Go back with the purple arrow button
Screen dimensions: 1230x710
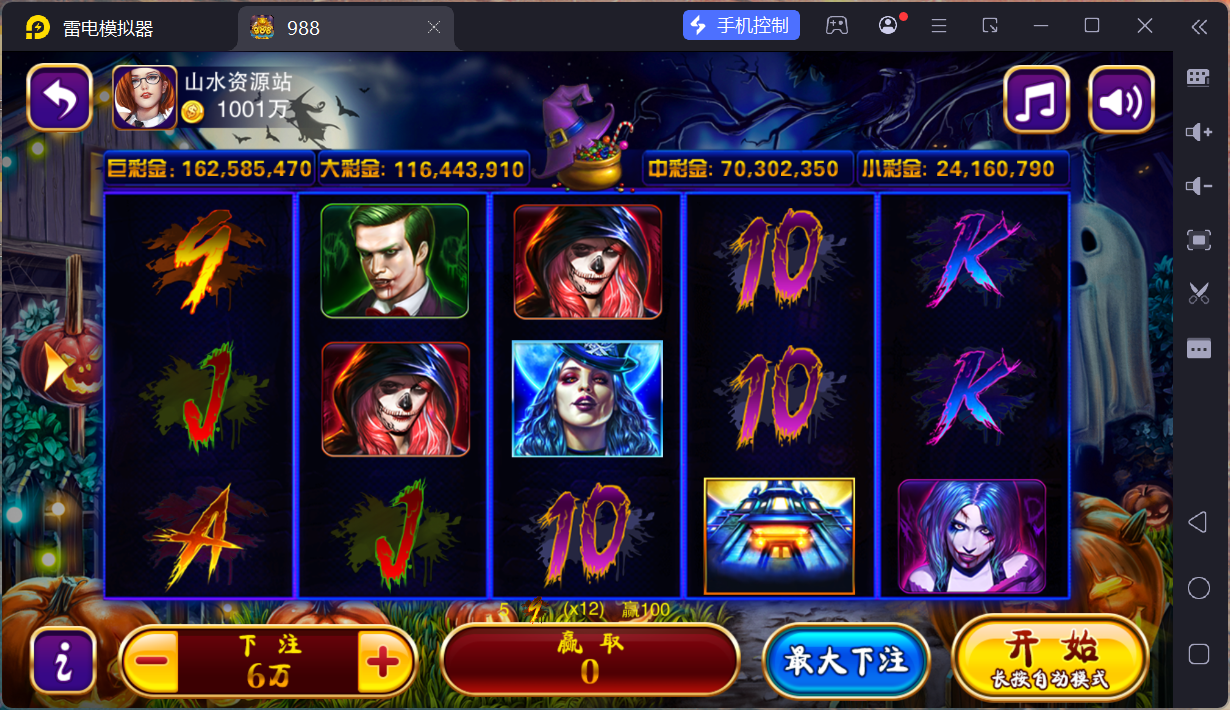pyautogui.click(x=60, y=98)
